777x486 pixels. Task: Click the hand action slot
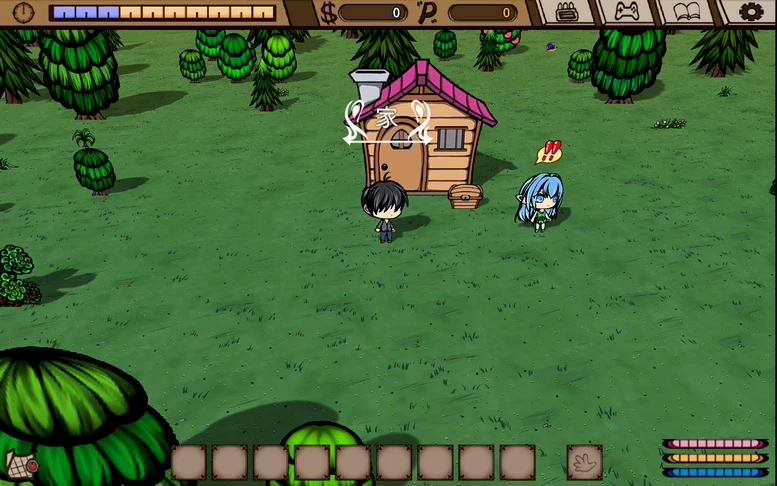point(584,462)
